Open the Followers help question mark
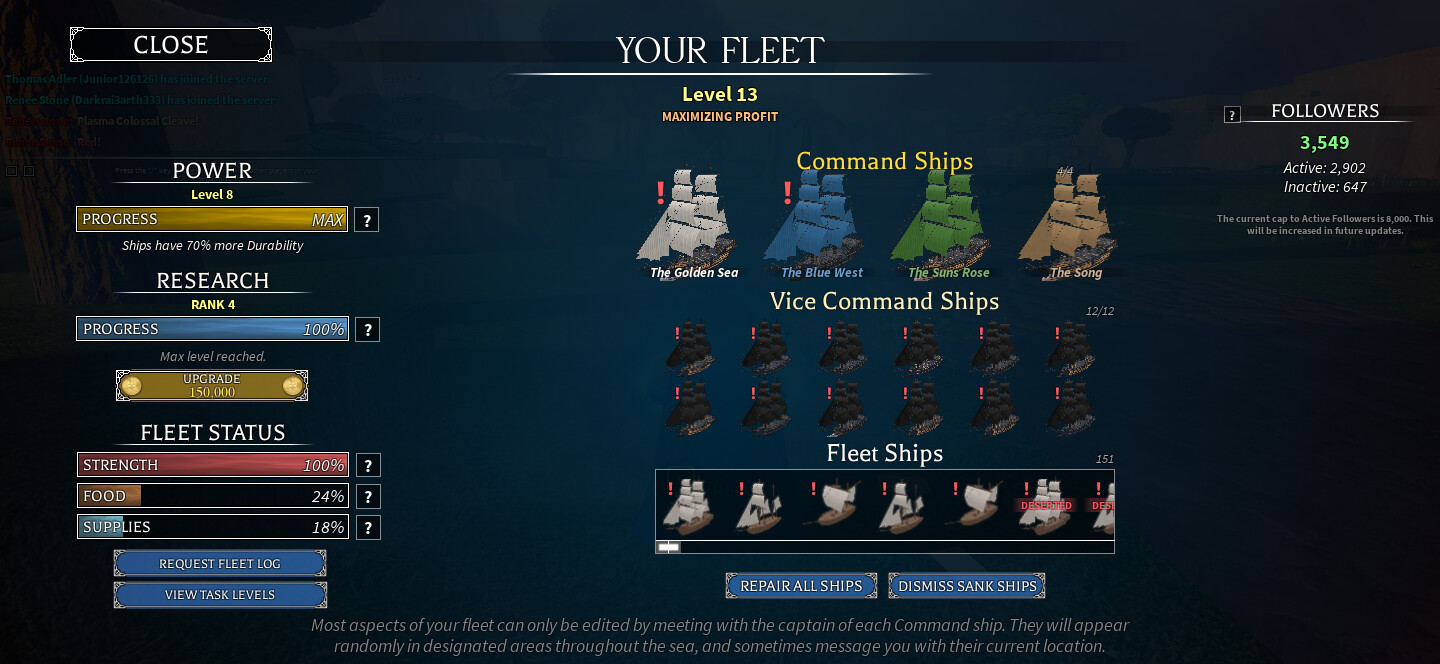The height and width of the screenshot is (664, 1440). click(1232, 115)
